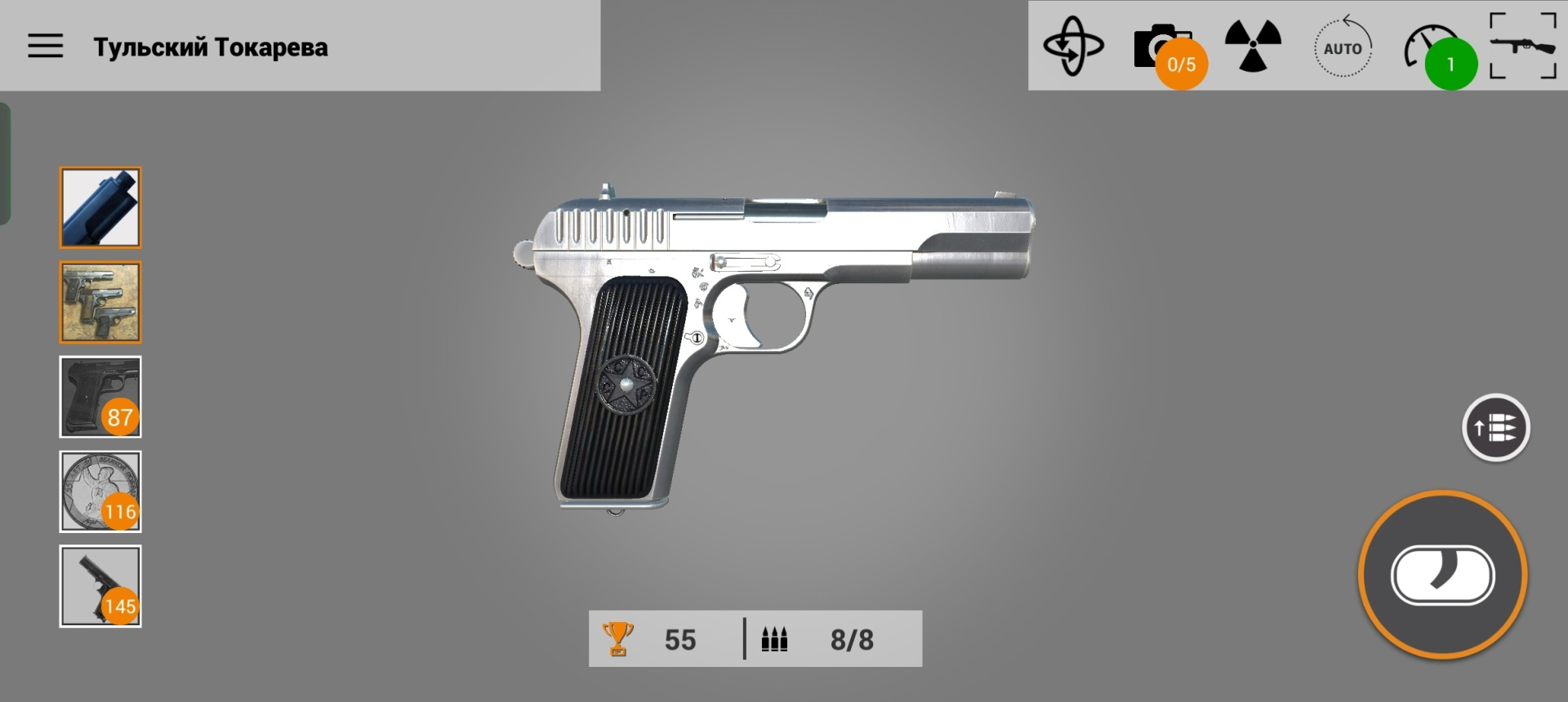Select the blue pistol skin thumbnail
The width and height of the screenshot is (1568, 702).
[x=100, y=207]
